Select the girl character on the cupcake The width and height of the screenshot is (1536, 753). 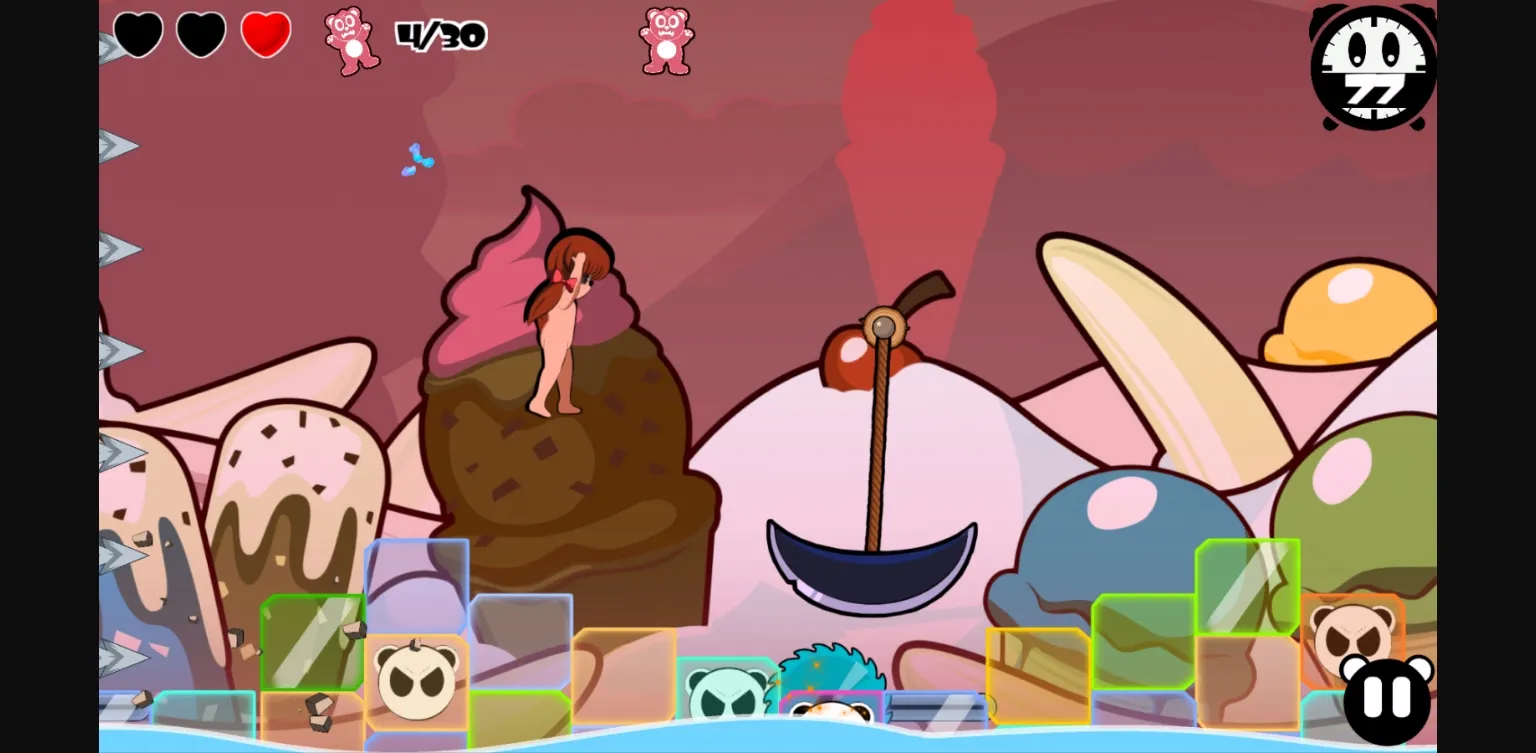[x=560, y=320]
